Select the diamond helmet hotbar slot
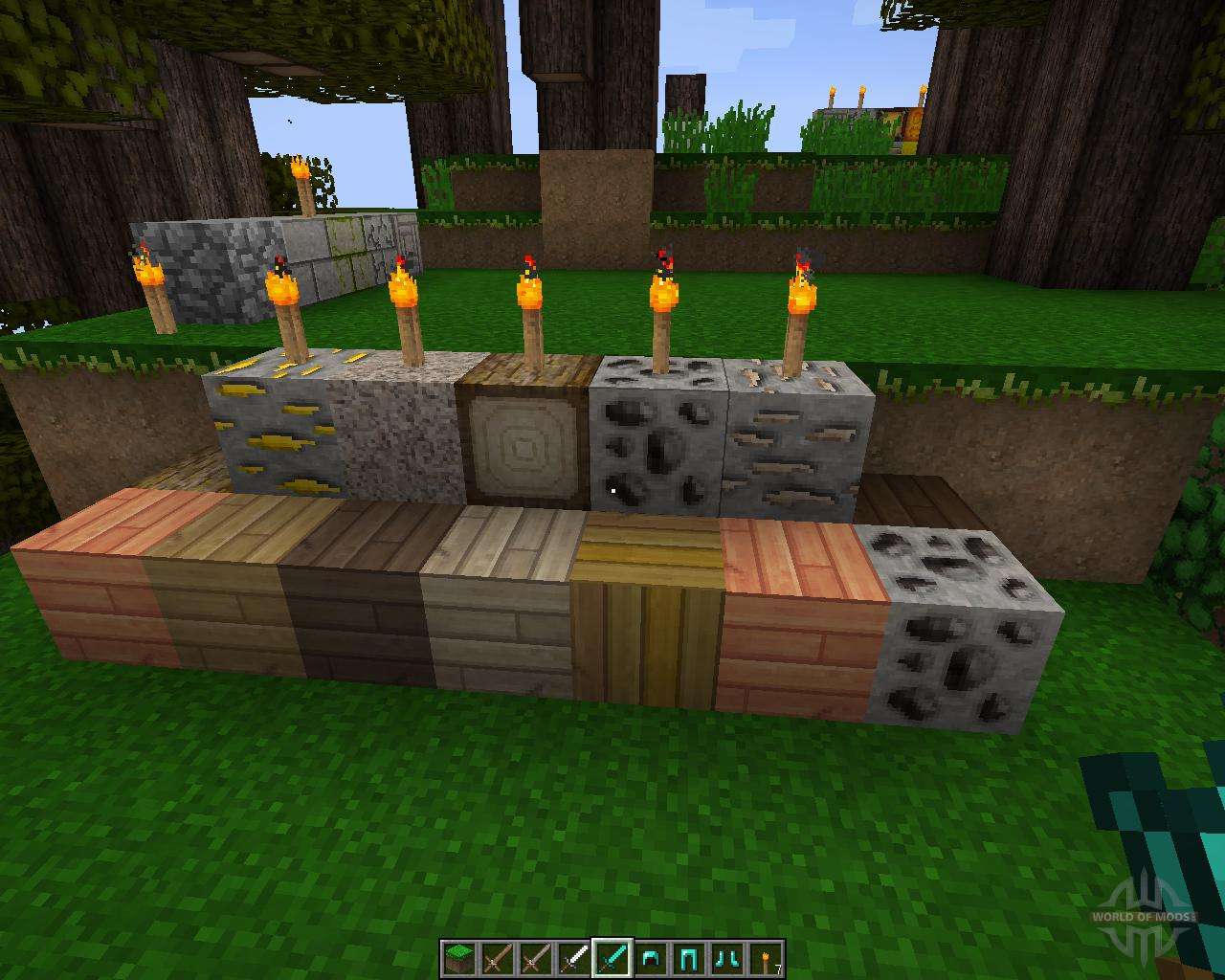 (x=651, y=958)
